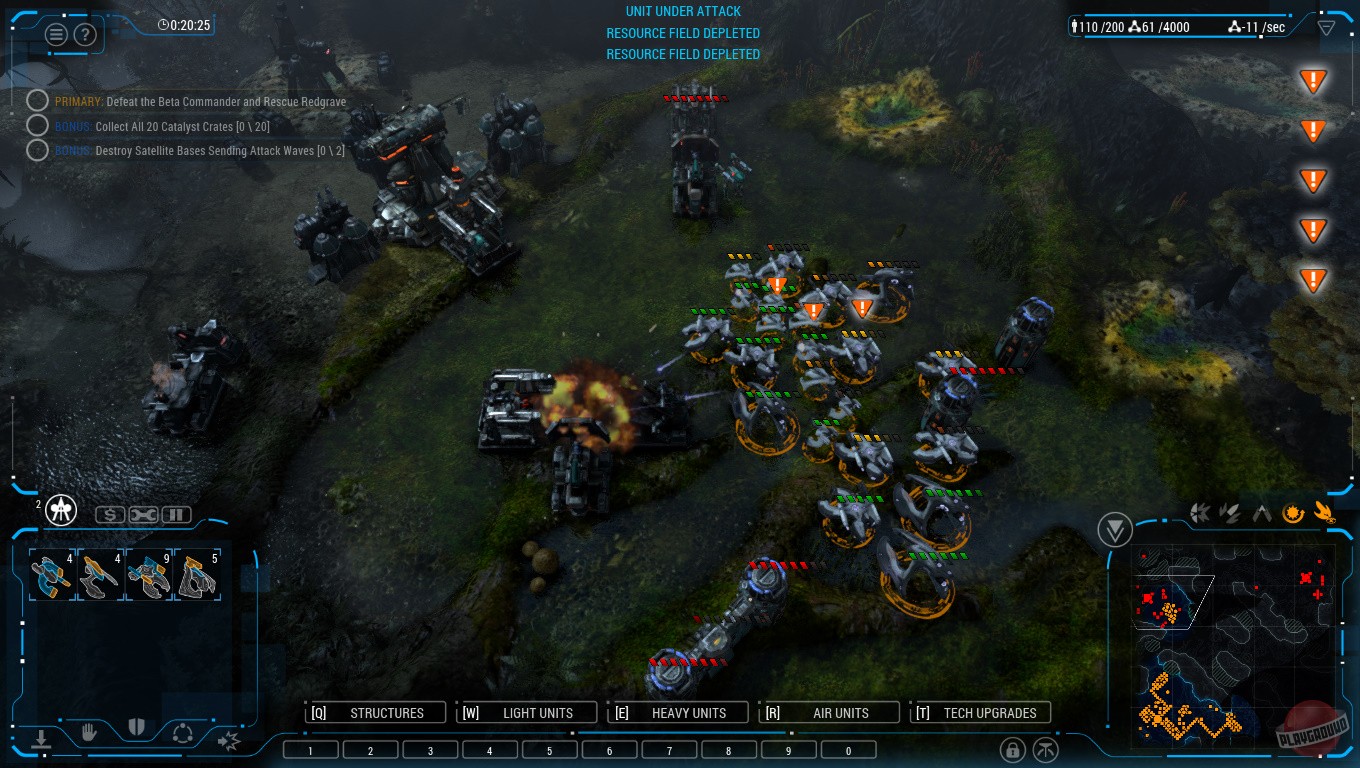Select the hold position hand icon

(88, 731)
